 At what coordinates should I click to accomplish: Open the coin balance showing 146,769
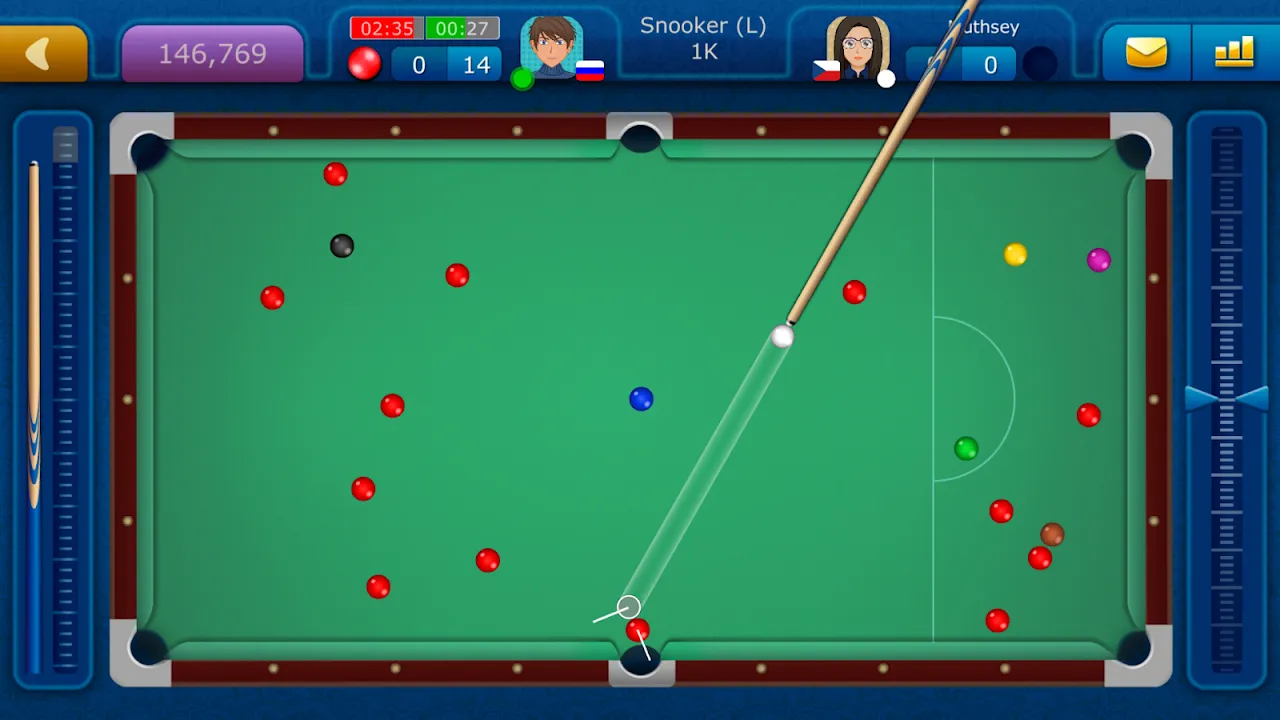pos(212,54)
